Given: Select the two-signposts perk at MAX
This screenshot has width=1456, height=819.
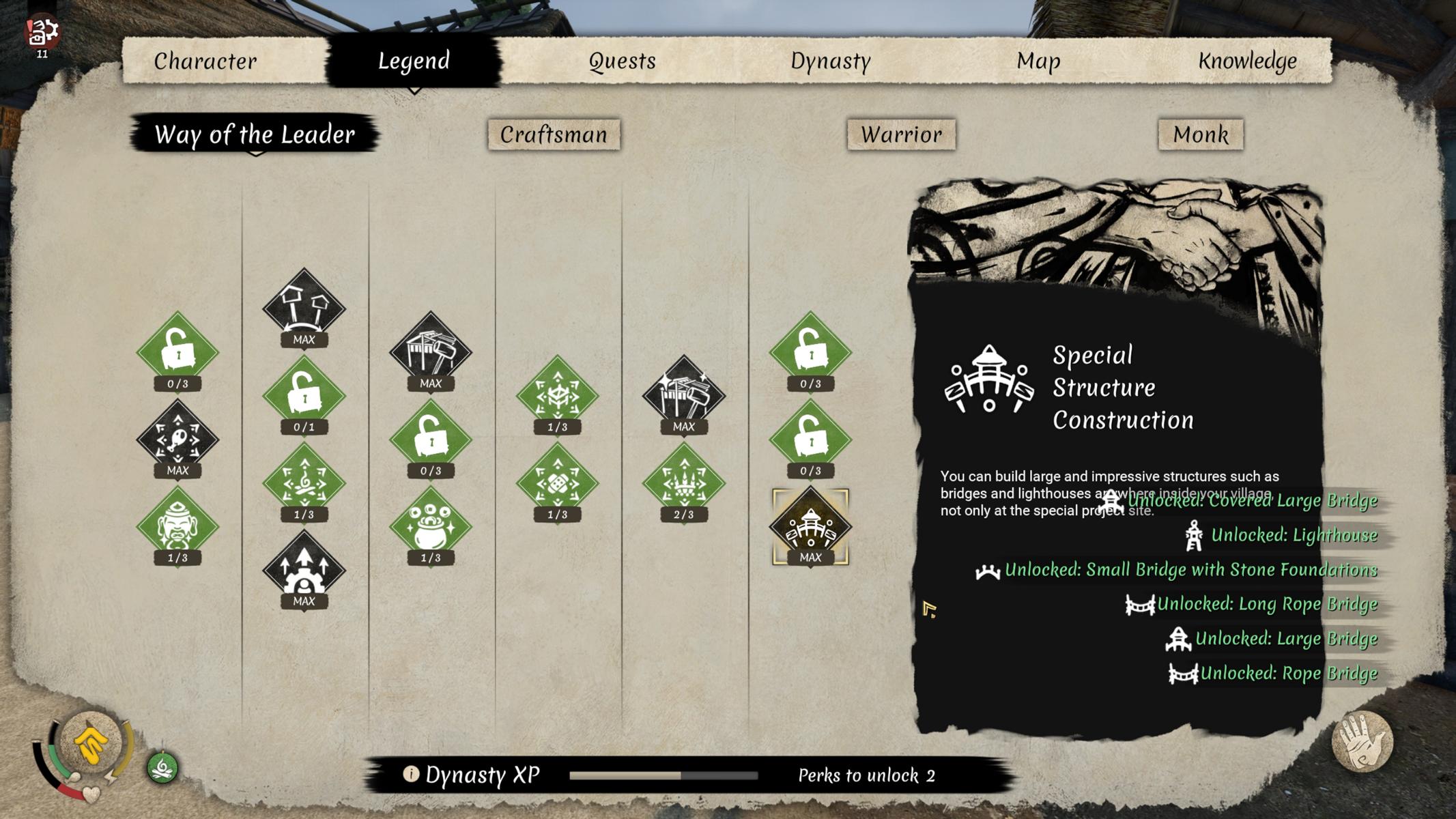Looking at the screenshot, I should [304, 307].
